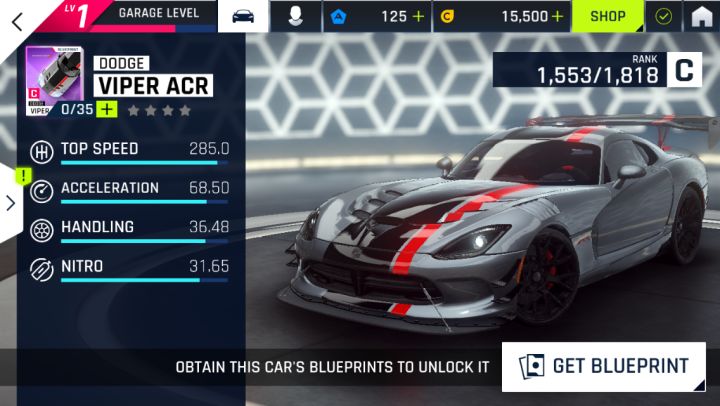Open the Shop

(x=607, y=17)
